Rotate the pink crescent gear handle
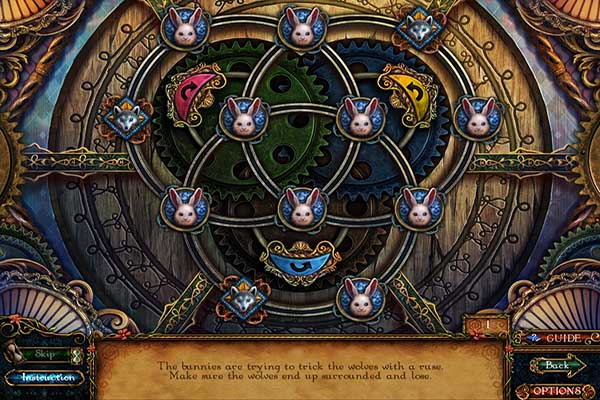Image resolution: width=600 pixels, height=400 pixels. pos(195,94)
